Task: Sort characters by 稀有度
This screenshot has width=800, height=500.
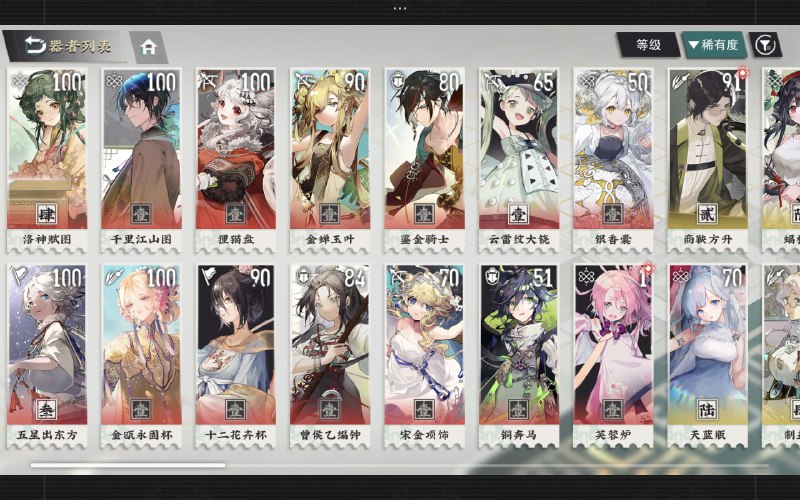Action: [713, 45]
